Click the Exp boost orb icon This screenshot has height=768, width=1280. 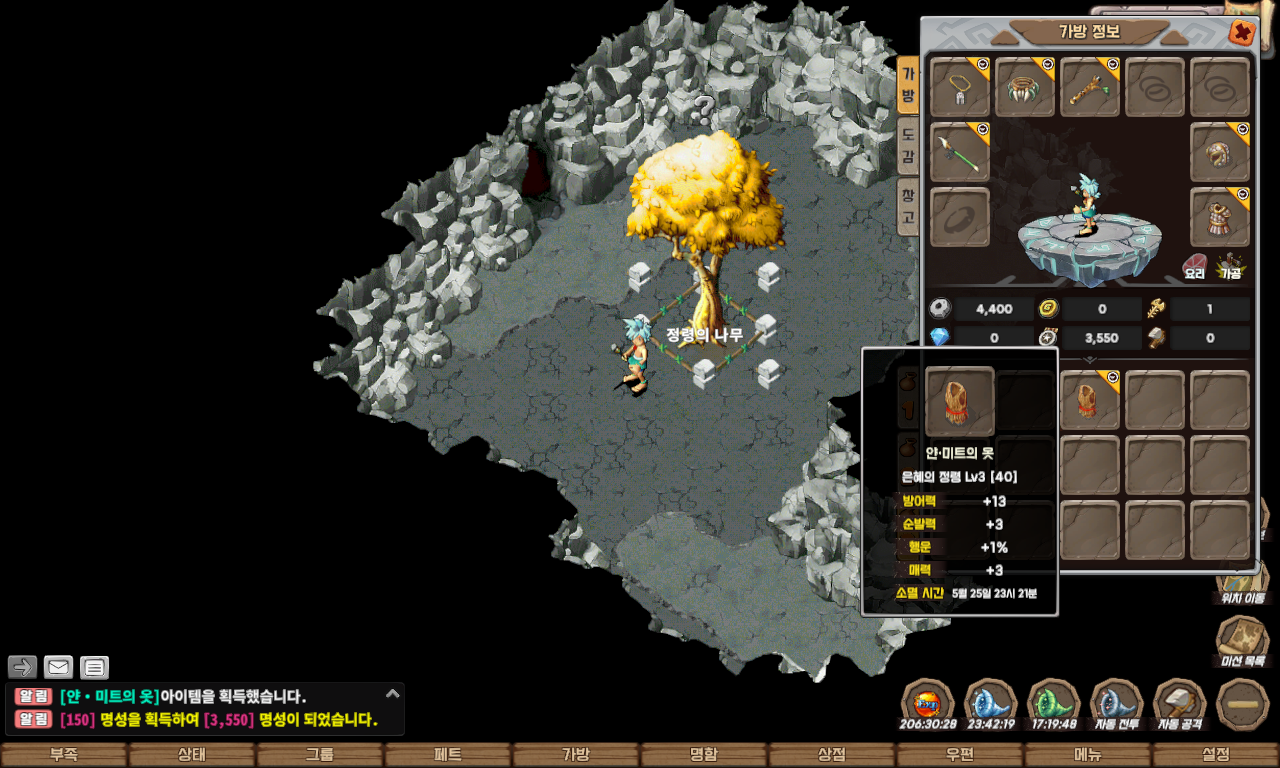coord(927,704)
